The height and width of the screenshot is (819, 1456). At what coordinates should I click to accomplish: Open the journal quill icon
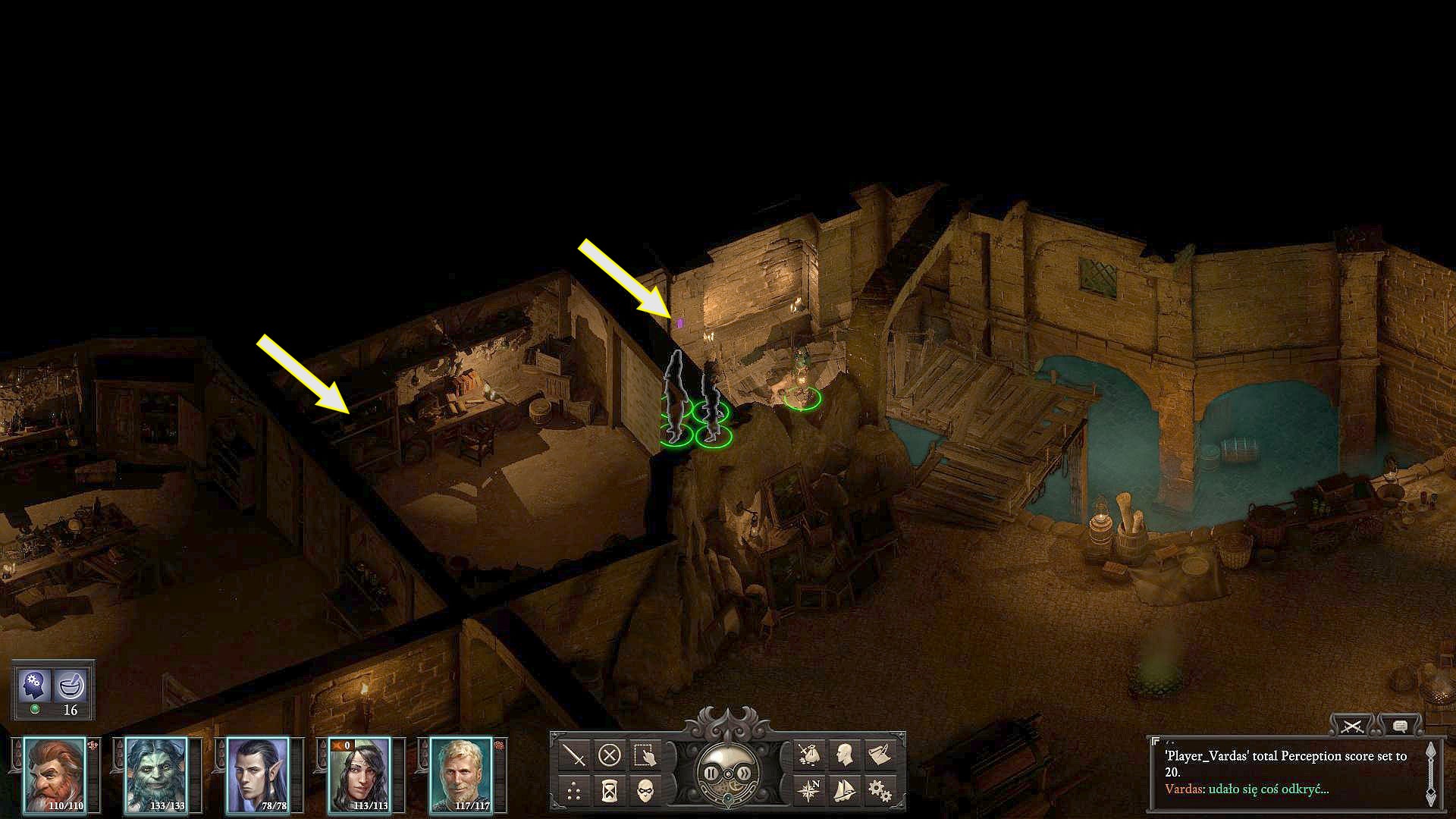pyautogui.click(x=878, y=754)
